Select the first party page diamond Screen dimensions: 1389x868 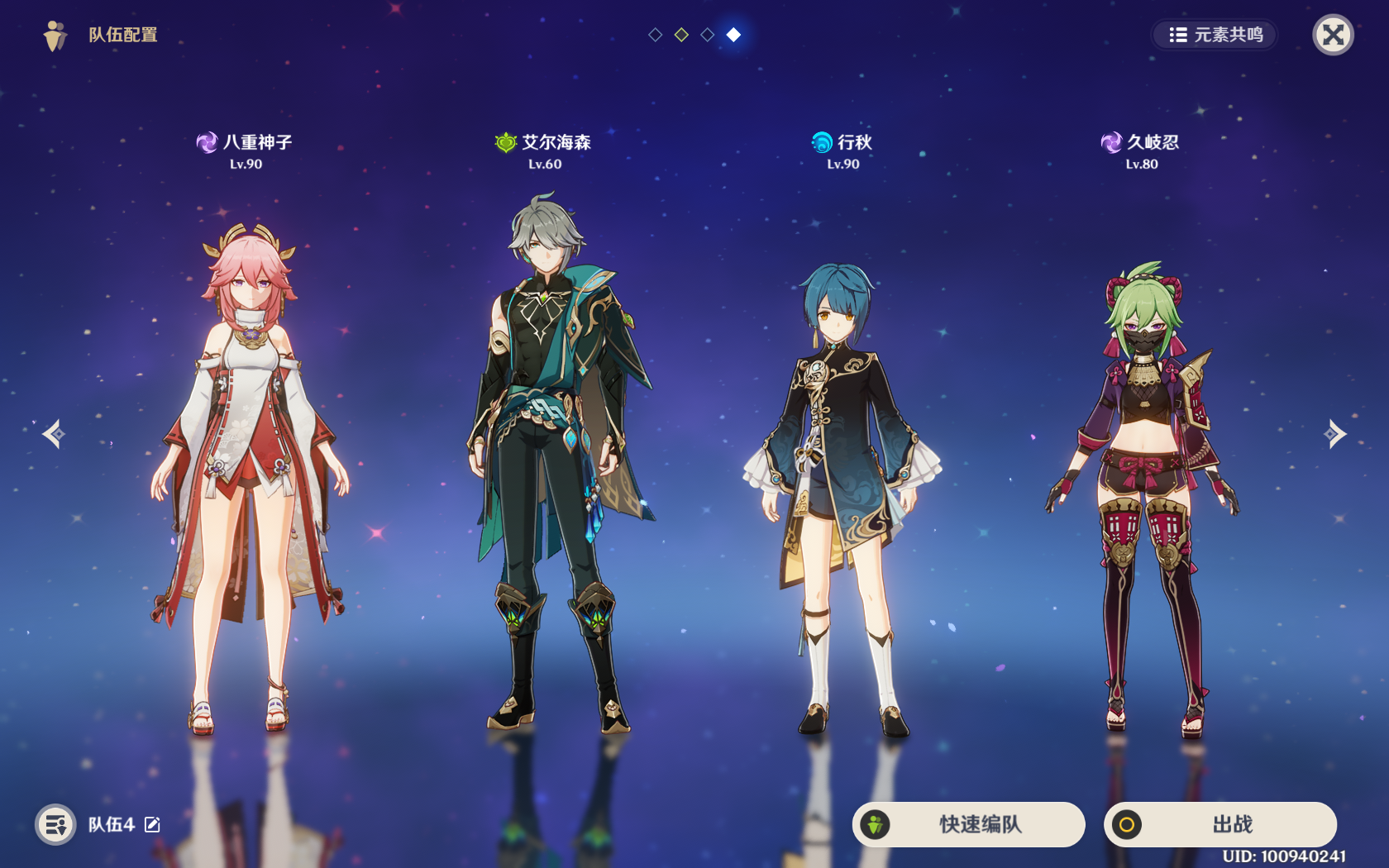pyautogui.click(x=655, y=35)
